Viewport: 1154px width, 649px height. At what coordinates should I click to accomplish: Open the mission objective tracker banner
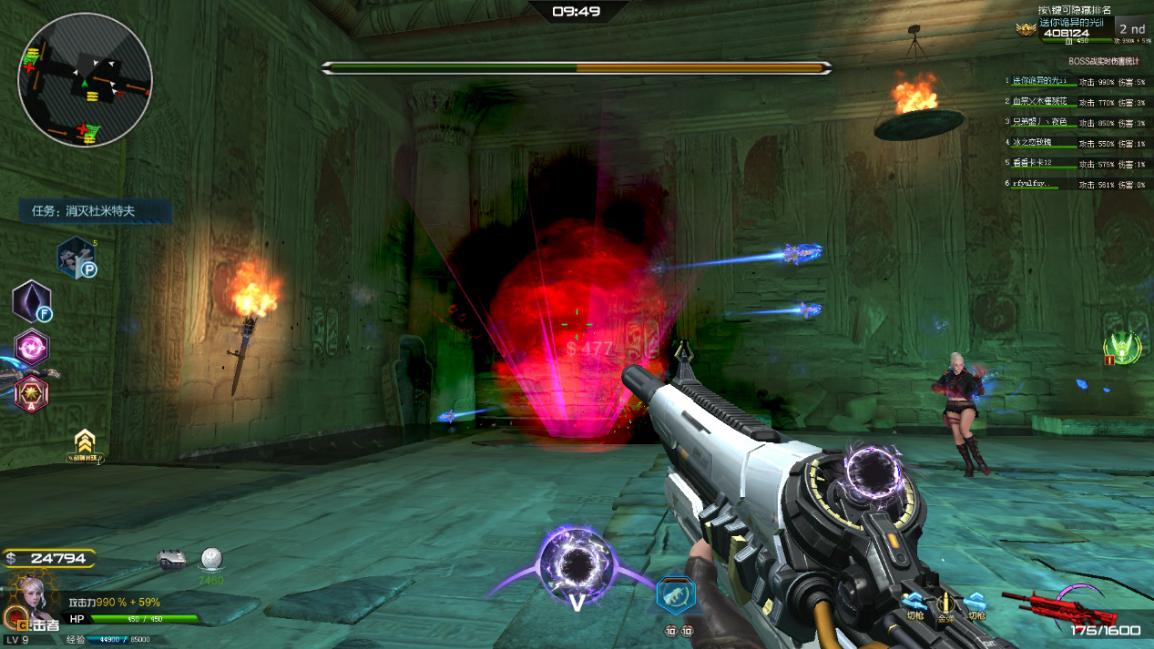click(95, 211)
